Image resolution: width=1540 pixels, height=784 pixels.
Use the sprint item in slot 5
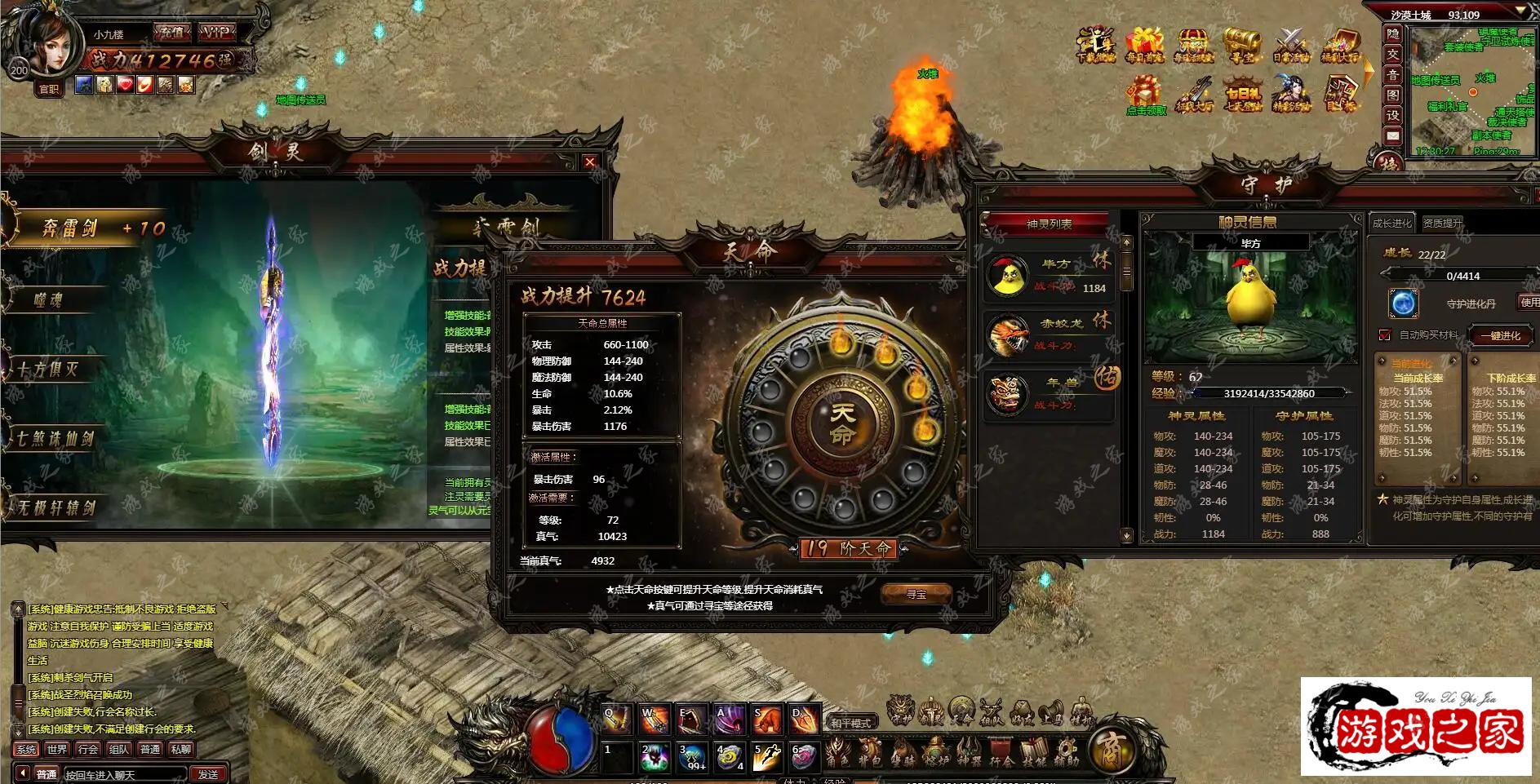click(x=767, y=757)
